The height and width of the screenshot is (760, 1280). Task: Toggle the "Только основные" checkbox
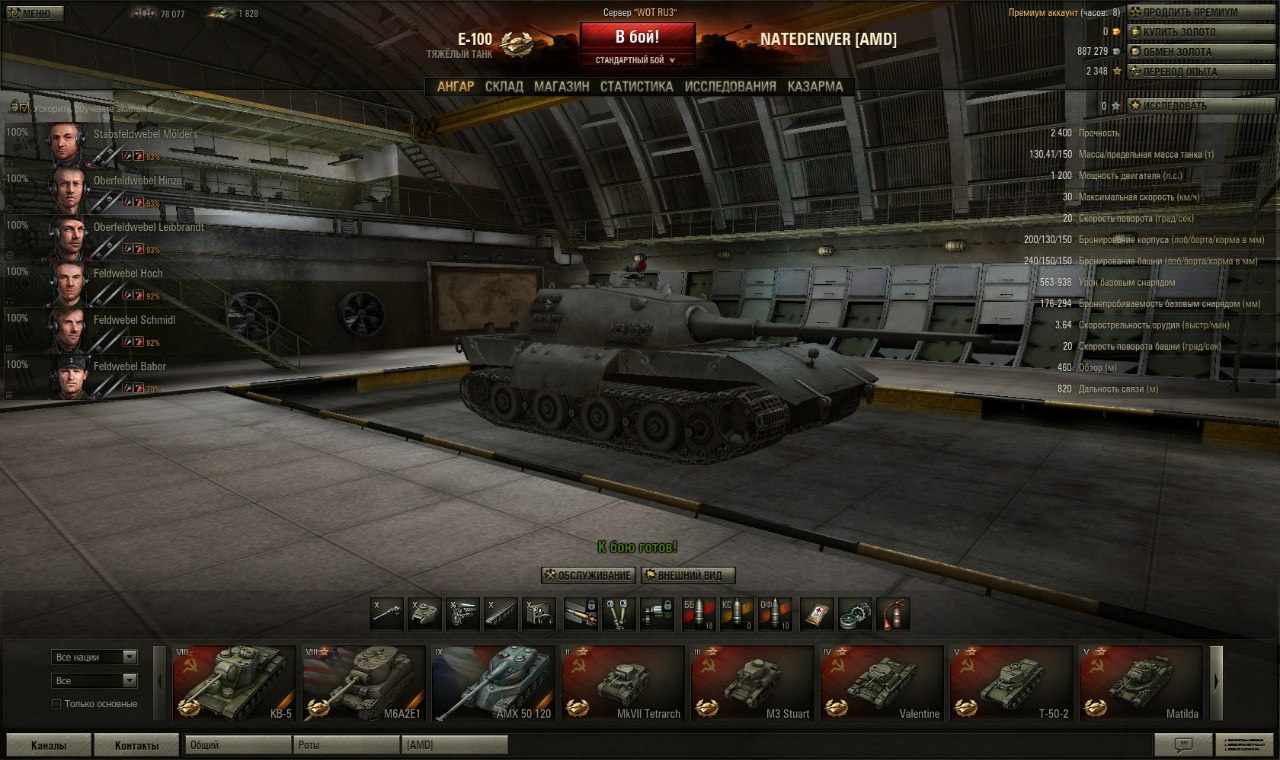57,704
